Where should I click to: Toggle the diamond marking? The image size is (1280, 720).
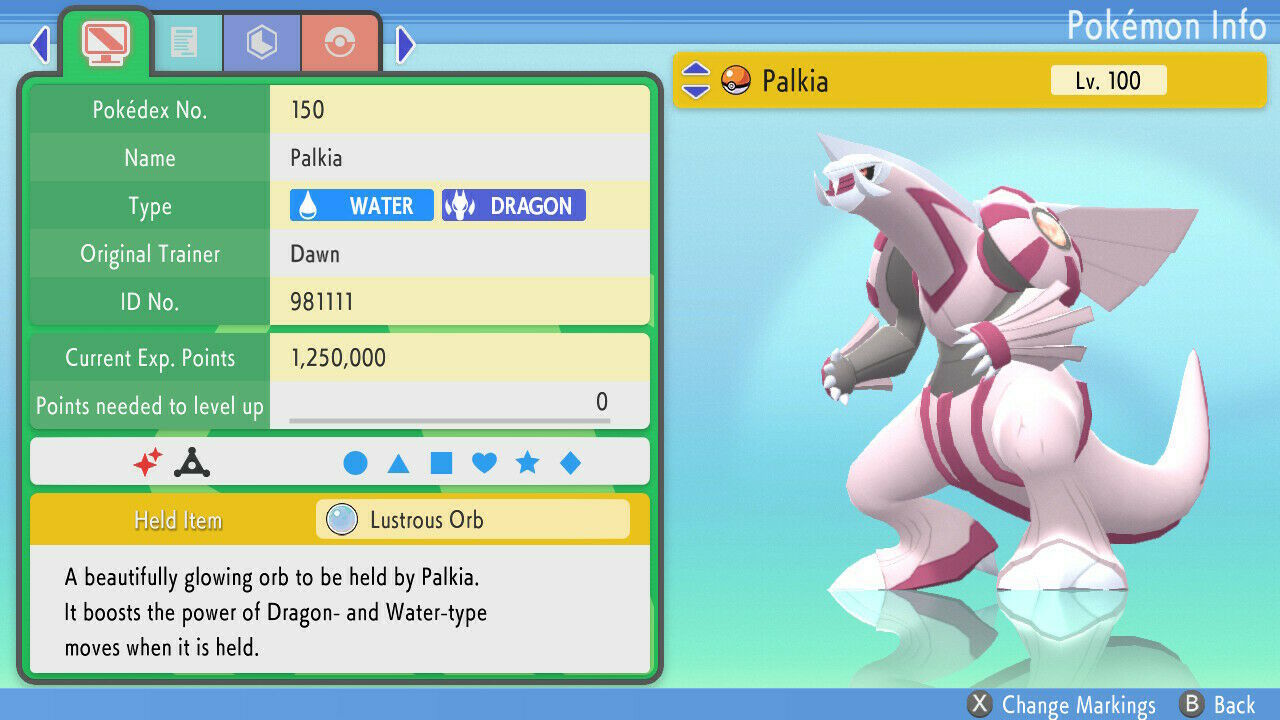570,462
